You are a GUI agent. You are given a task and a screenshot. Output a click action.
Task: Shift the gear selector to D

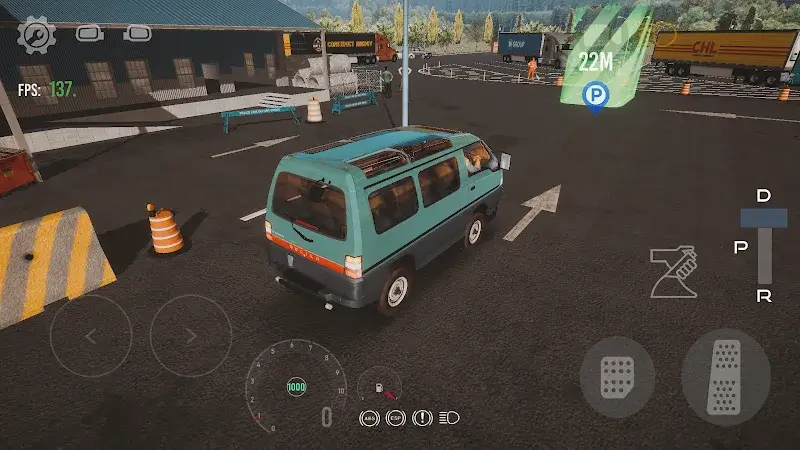pos(764,197)
